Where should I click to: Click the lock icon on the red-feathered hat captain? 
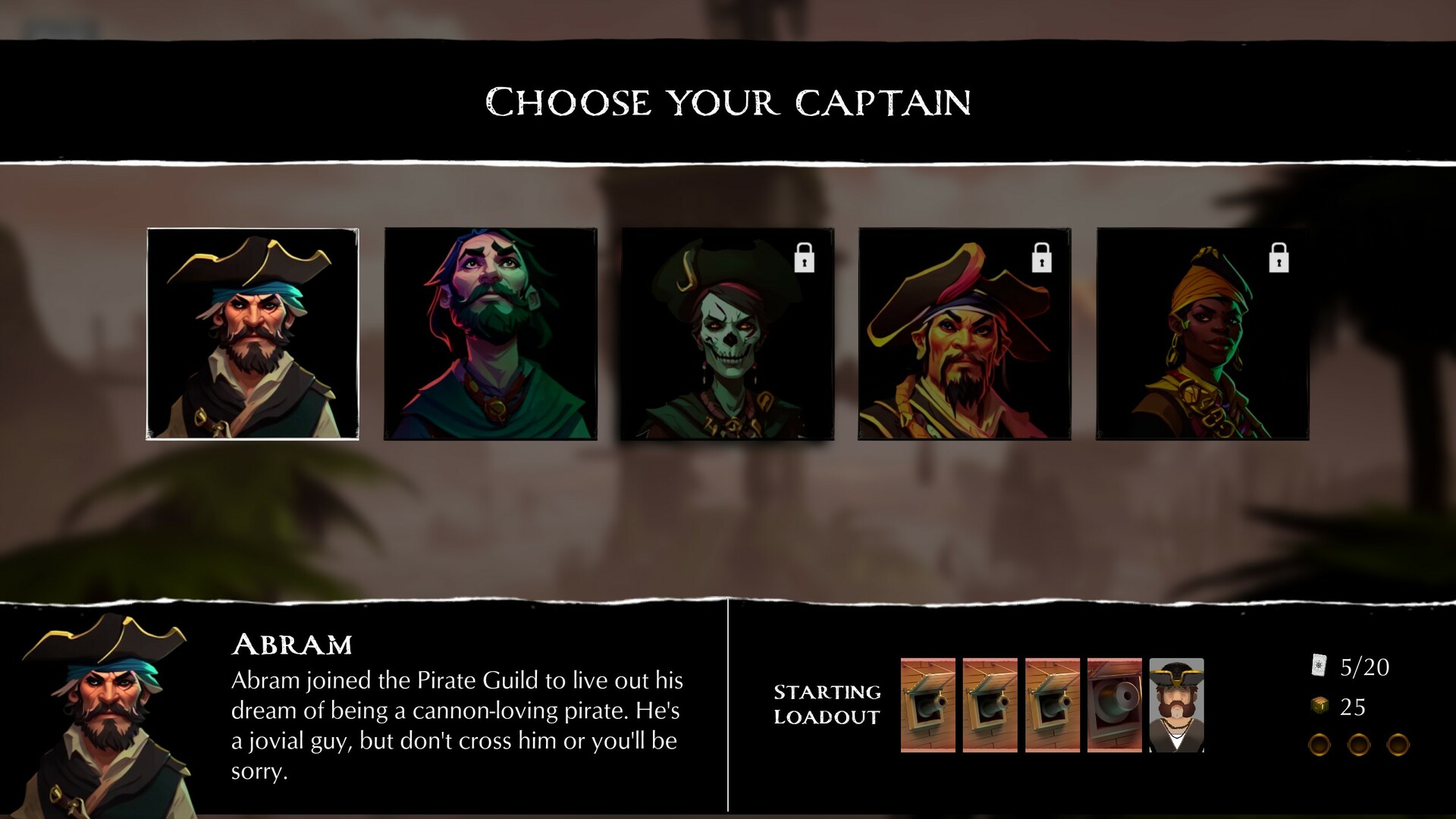pos(1040,259)
